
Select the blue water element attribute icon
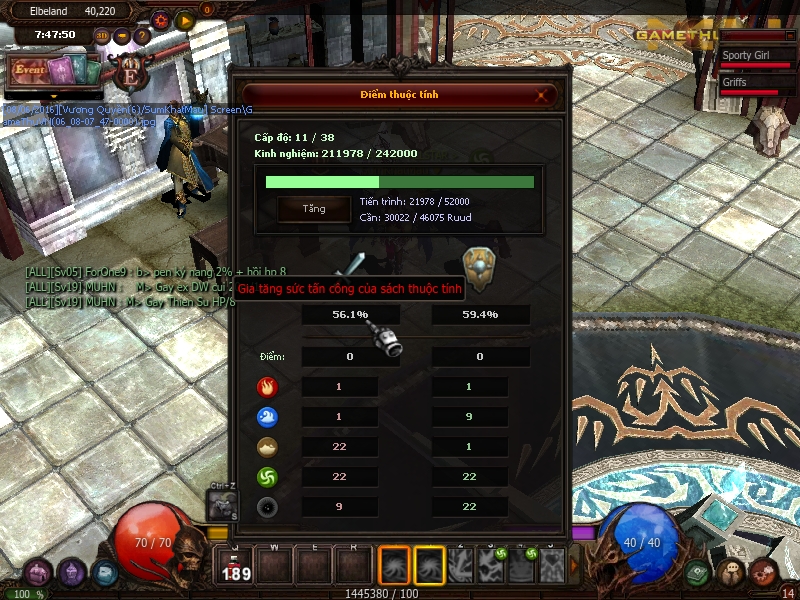[x=267, y=417]
